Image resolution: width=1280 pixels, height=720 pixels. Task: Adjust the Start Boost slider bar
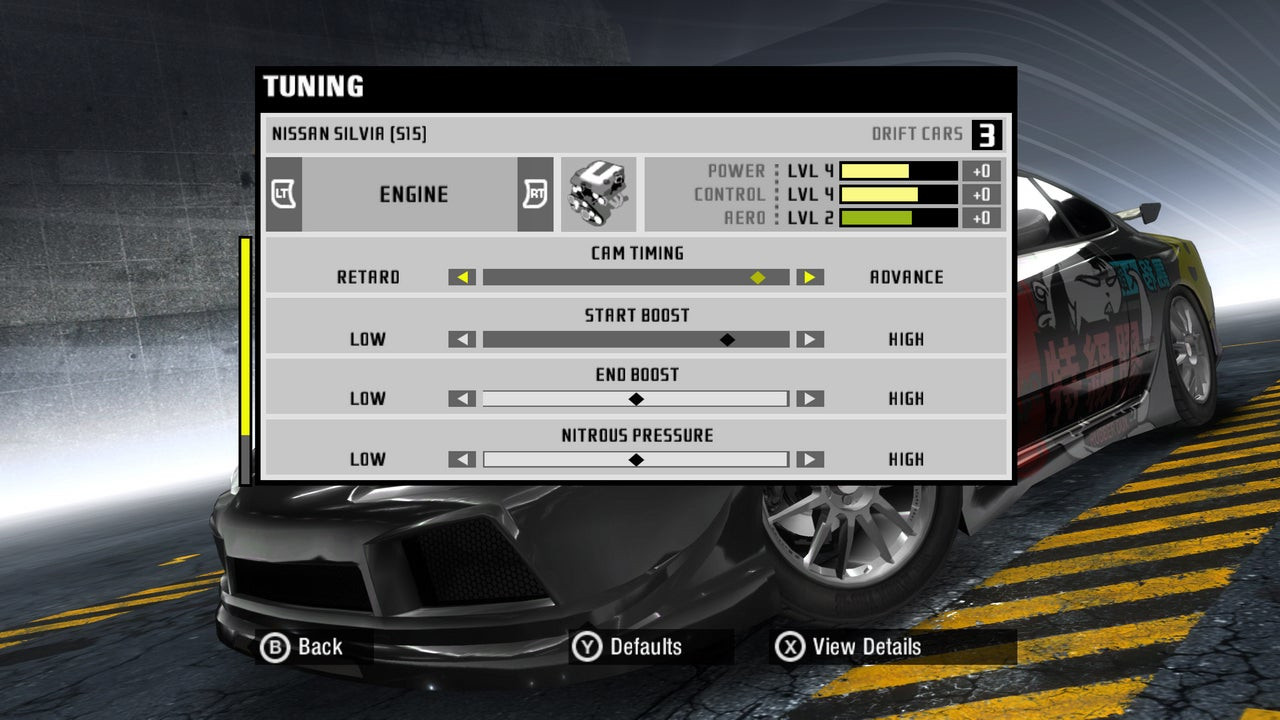[636, 339]
